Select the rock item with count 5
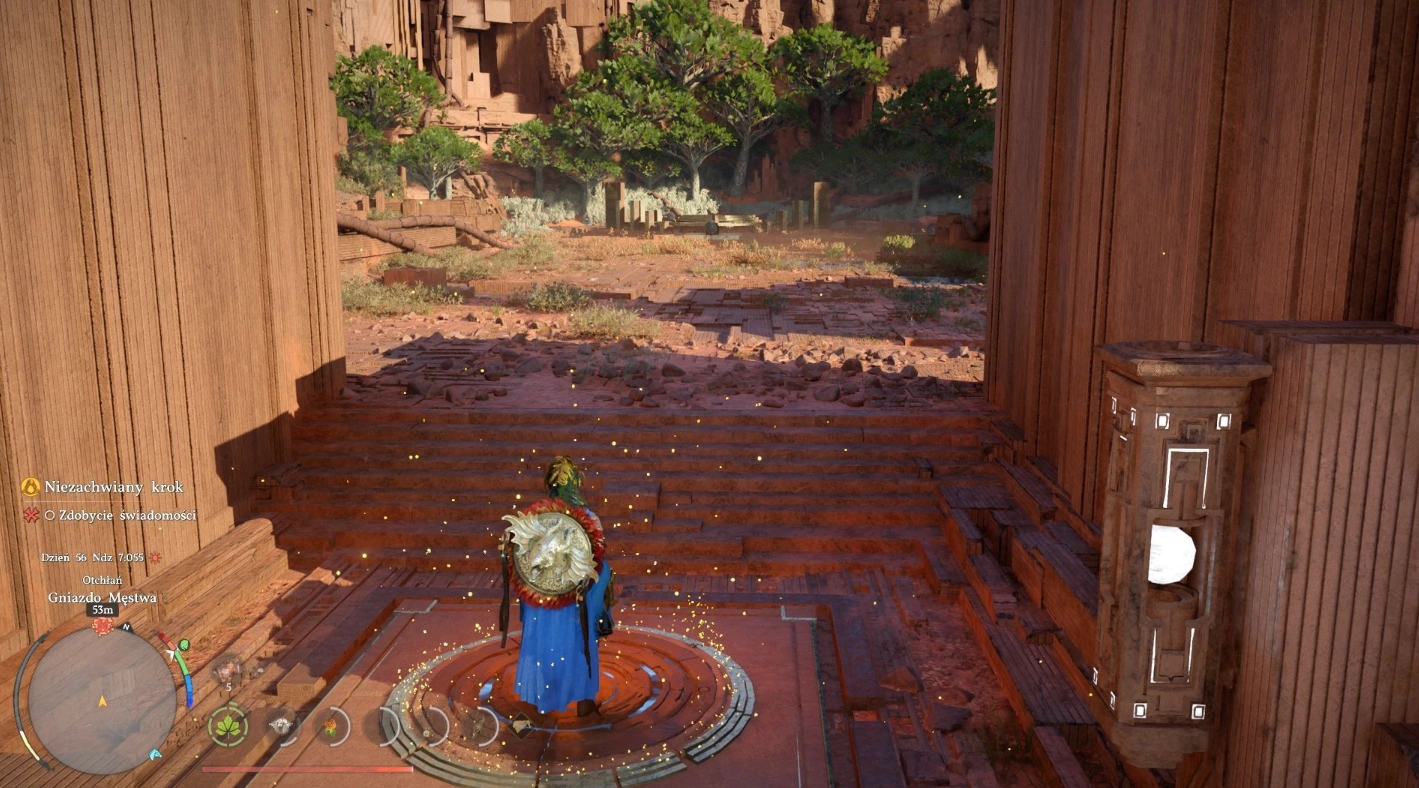Screen dimensions: 1419x788 227,669
